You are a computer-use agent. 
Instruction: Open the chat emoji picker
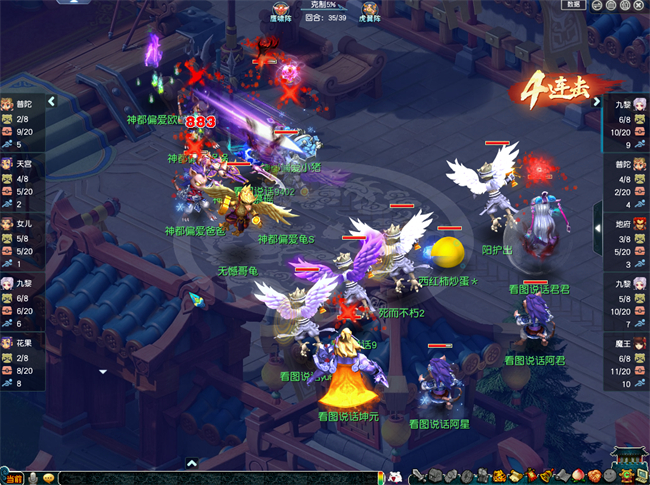(47, 478)
